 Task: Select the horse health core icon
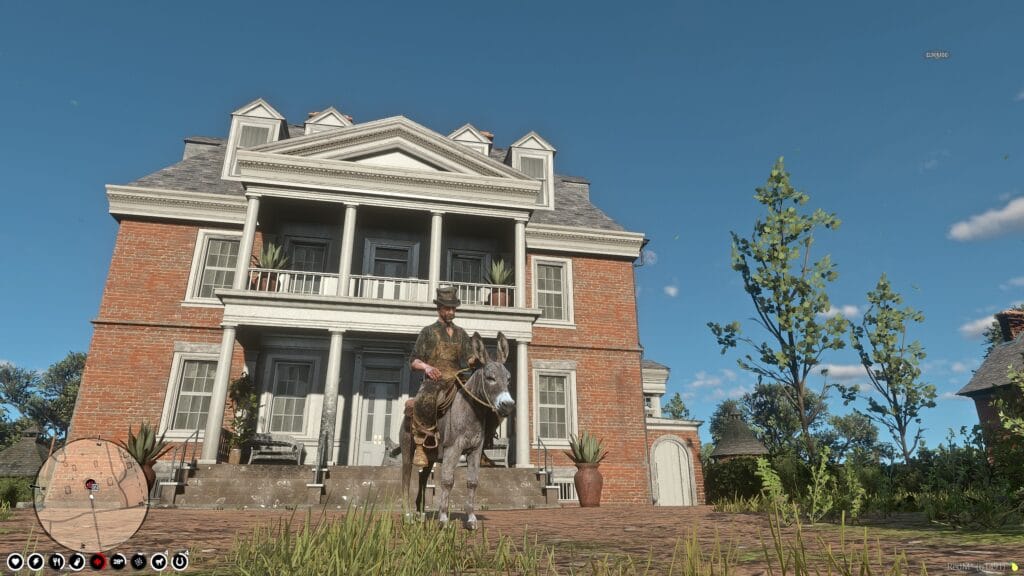click(x=159, y=561)
